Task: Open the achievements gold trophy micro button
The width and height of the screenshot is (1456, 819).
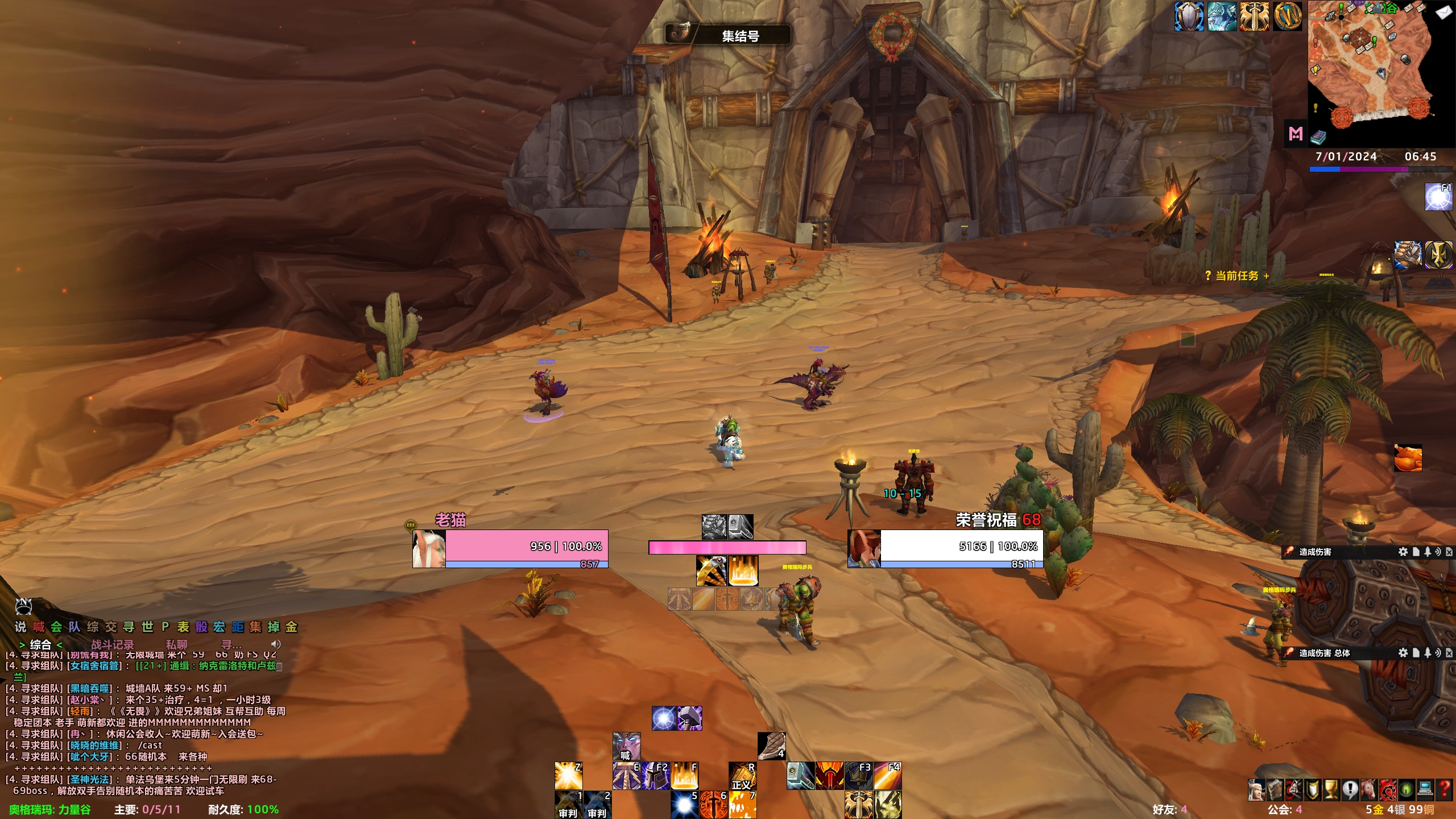Action: click(1331, 789)
